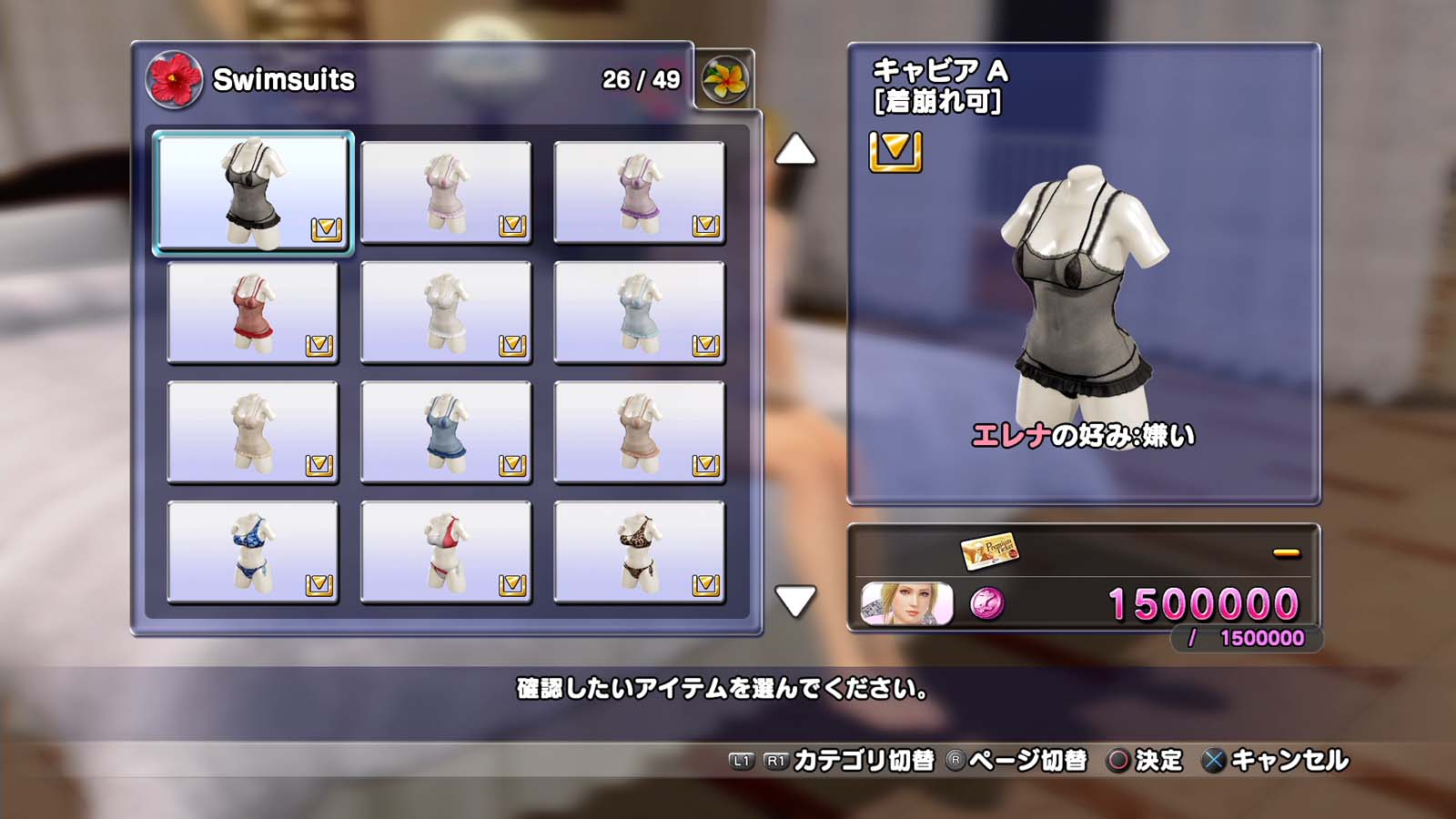Open the red hibiscus Swimsuits category
This screenshot has height=819, width=1456.
pos(174,80)
